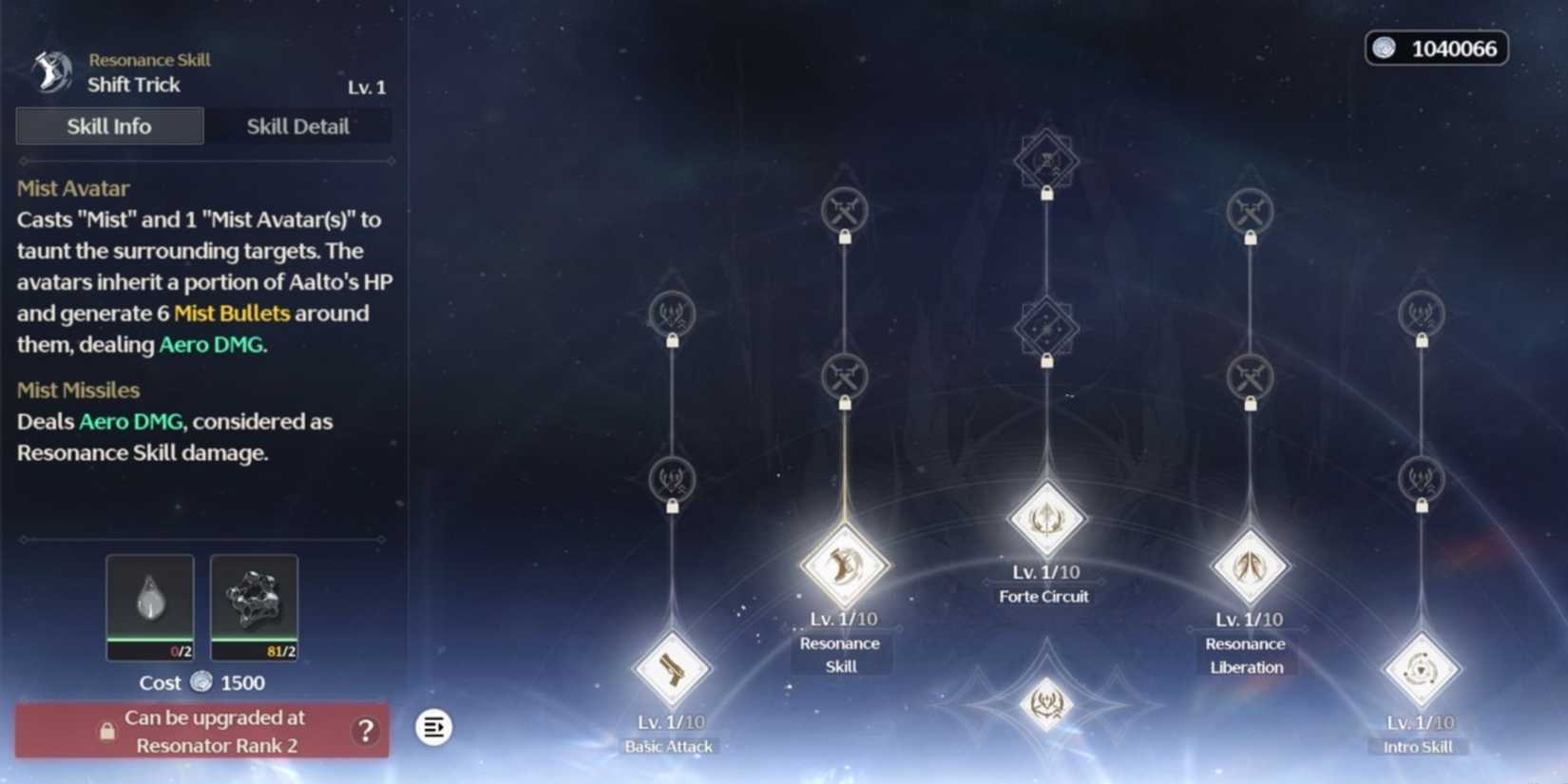Switch to the Skill Info tab

108,125
